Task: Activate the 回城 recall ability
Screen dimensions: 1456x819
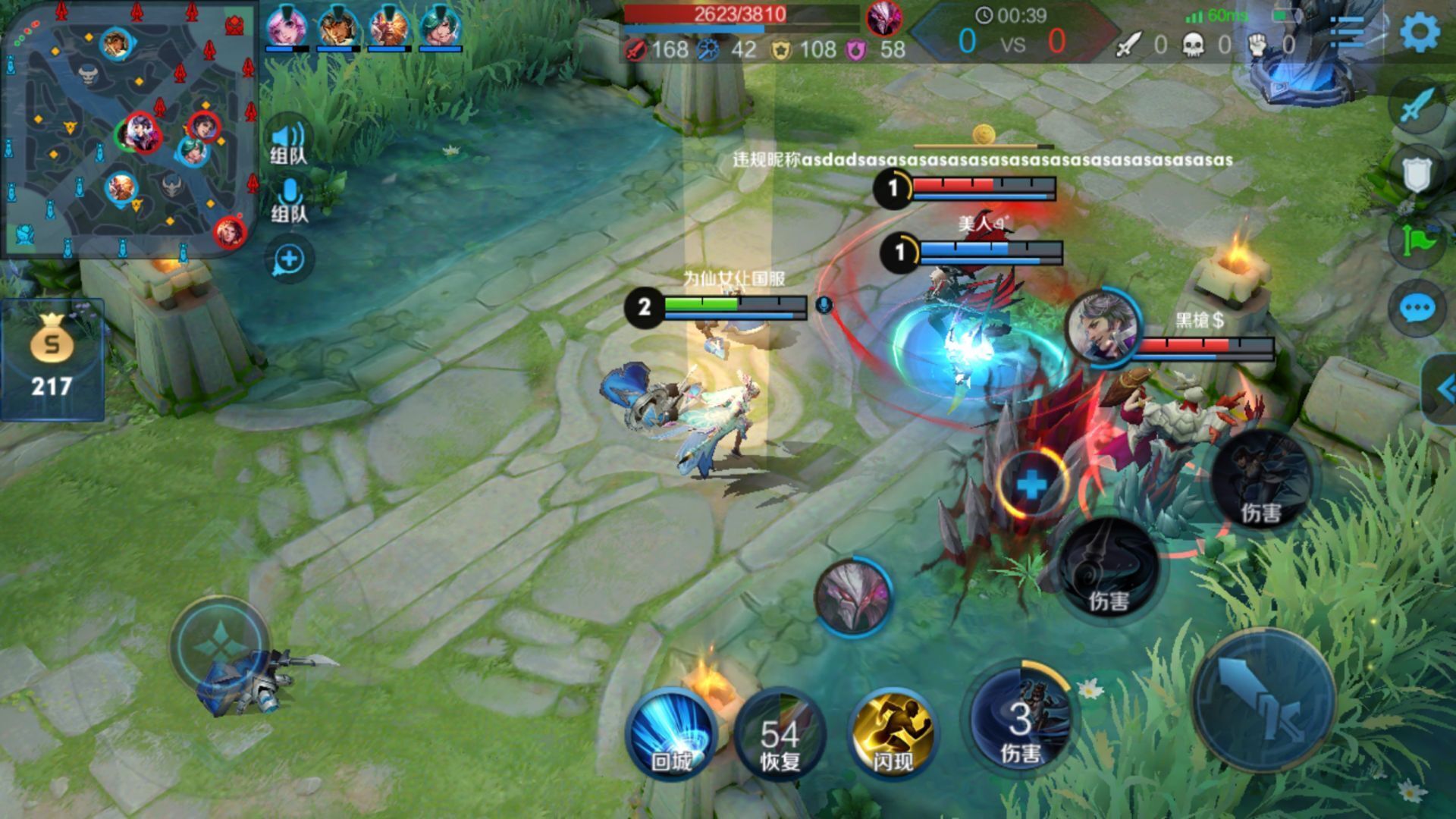Action: 670,733
